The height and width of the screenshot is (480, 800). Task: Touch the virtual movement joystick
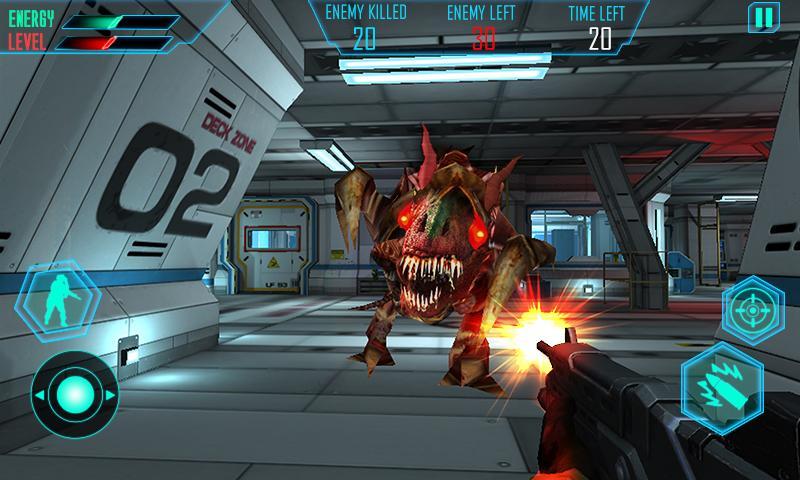(x=75, y=393)
